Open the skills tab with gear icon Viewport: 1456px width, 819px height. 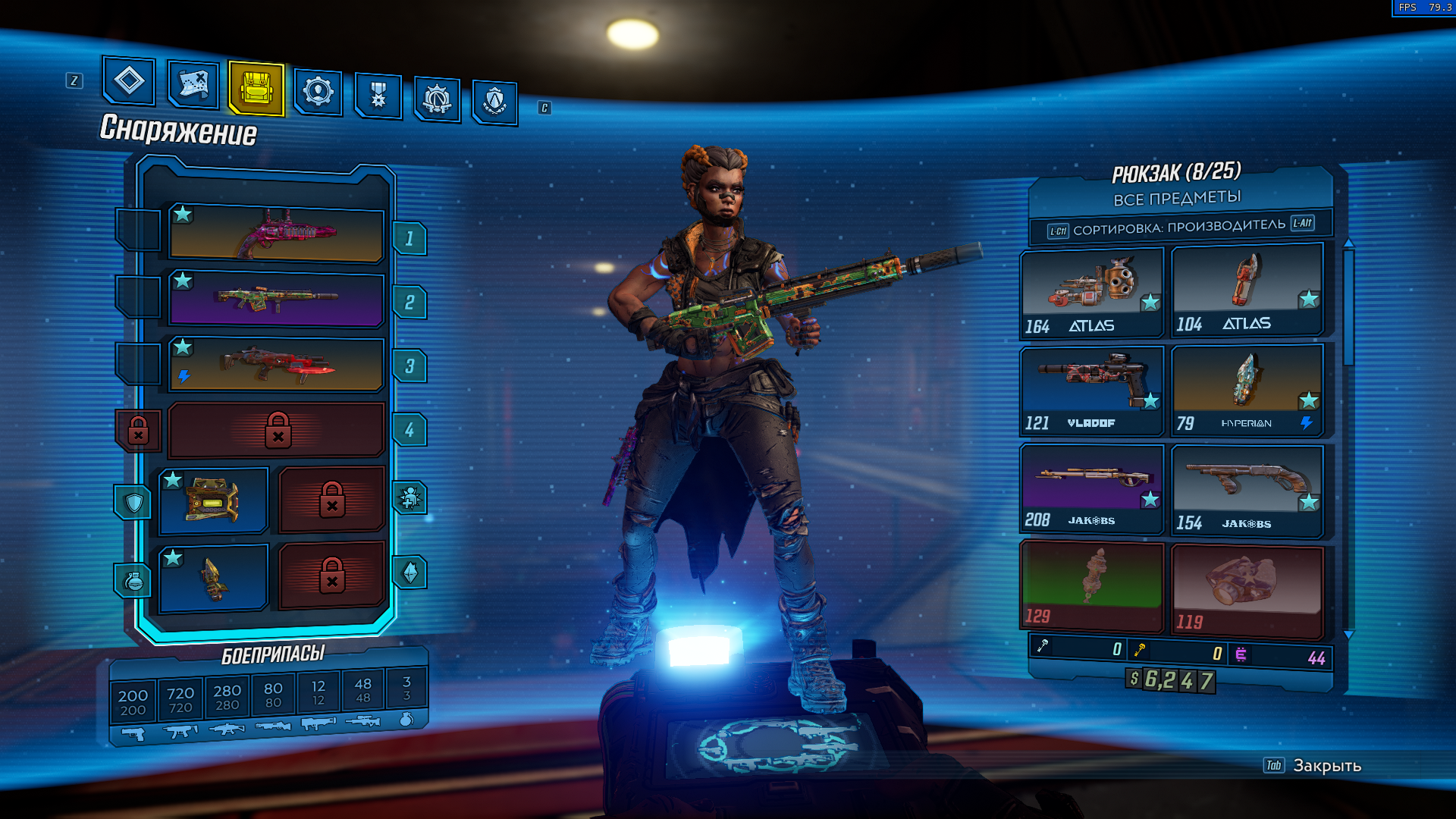[318, 93]
